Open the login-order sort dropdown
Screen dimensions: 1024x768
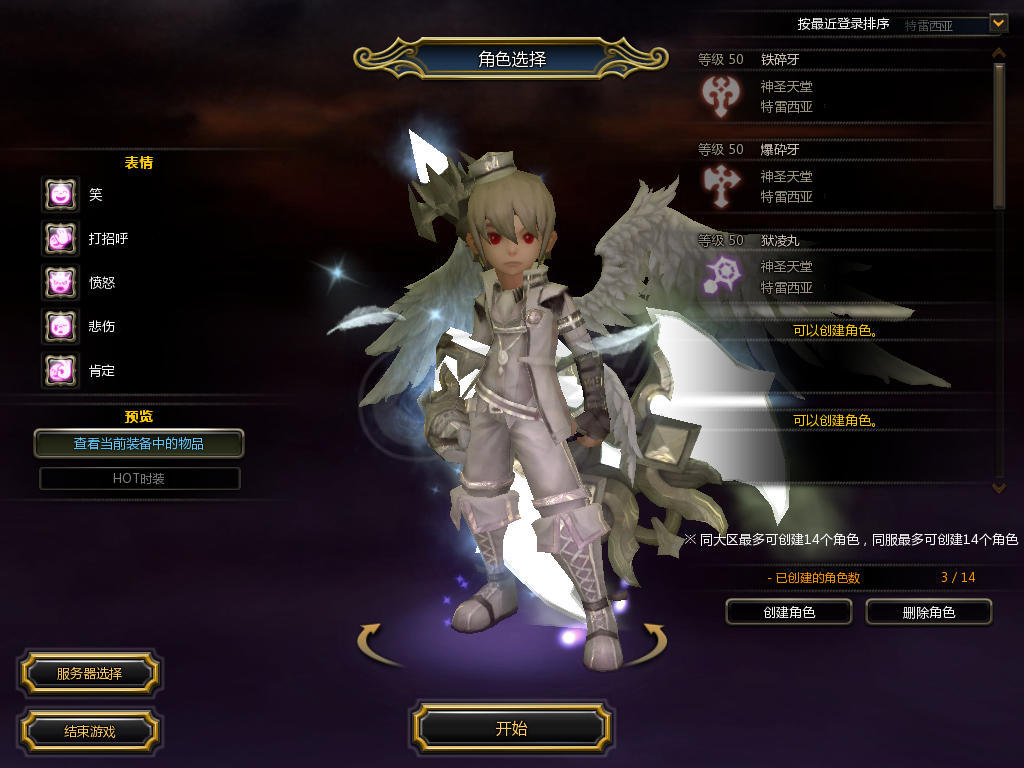(x=998, y=22)
